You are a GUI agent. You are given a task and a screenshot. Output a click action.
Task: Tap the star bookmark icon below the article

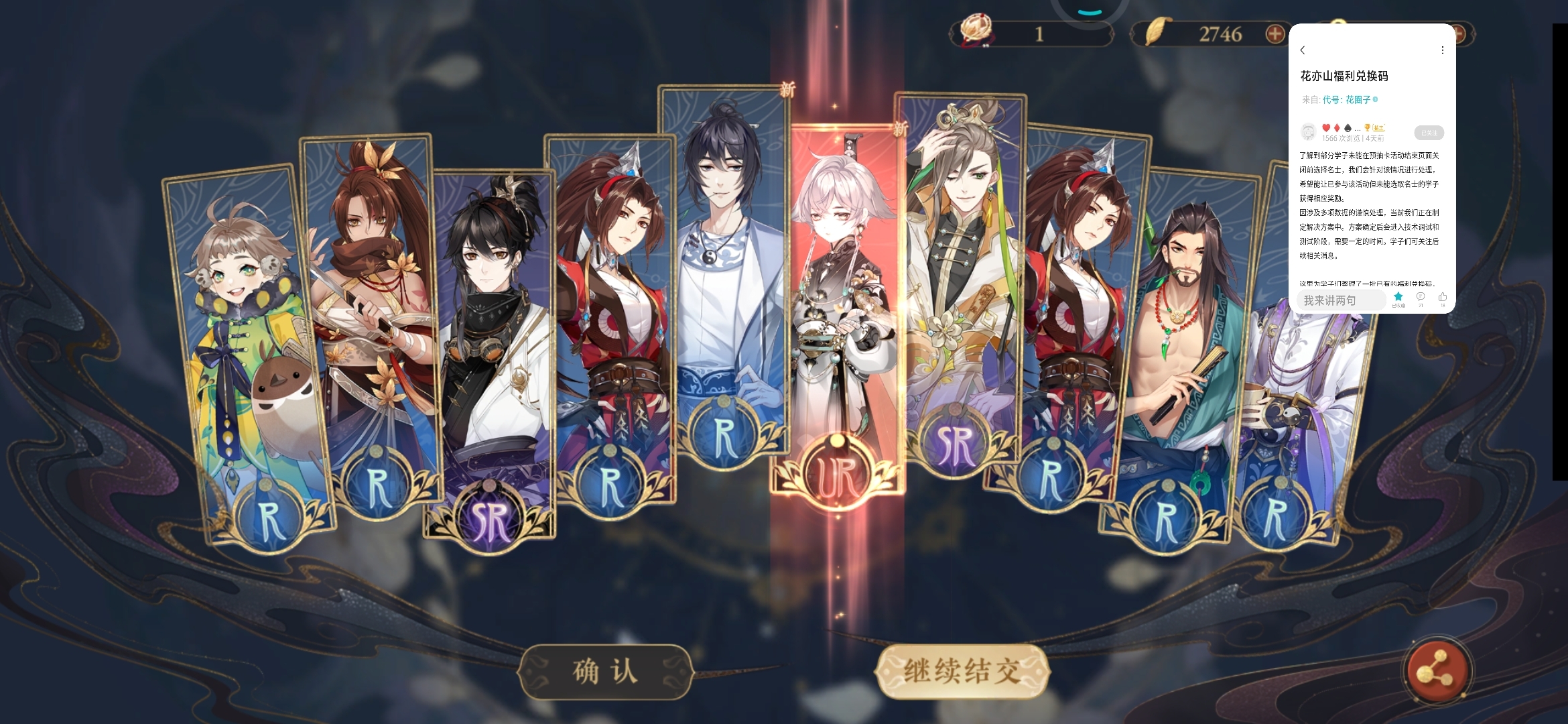click(x=1398, y=296)
